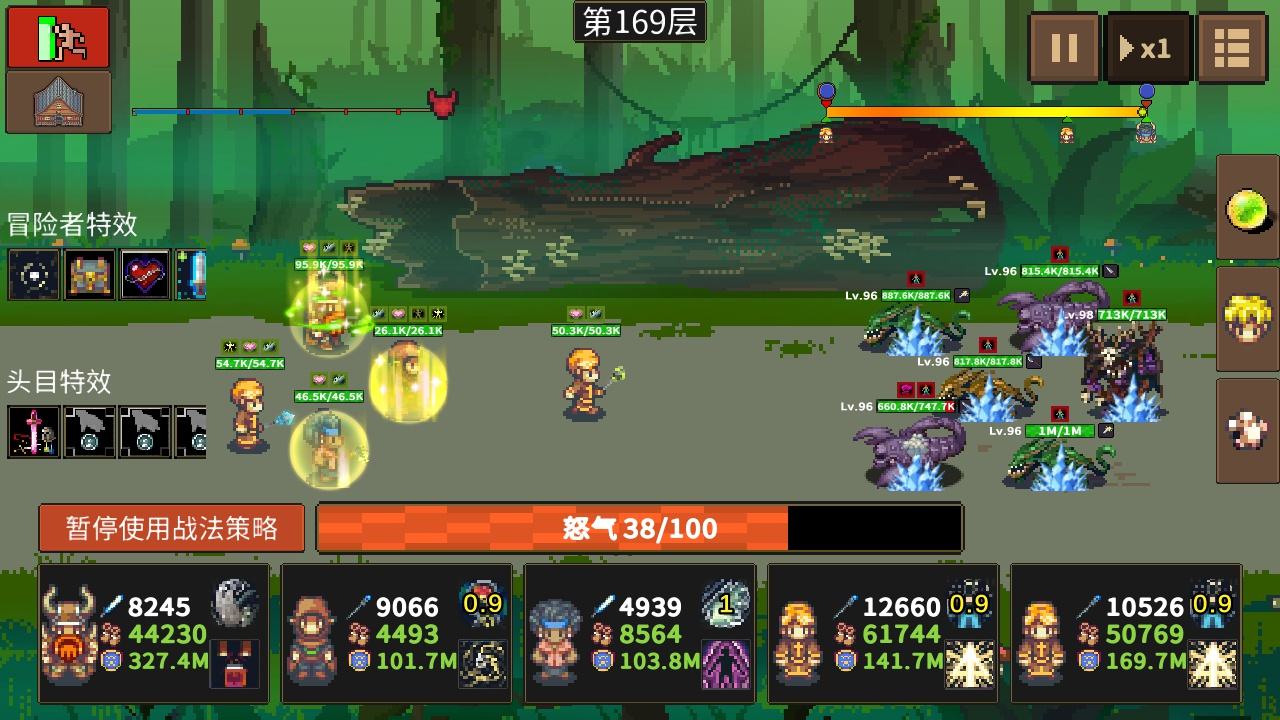The image size is (1280, 720).
Task: Tap the green orb side button
Action: pos(1248,209)
